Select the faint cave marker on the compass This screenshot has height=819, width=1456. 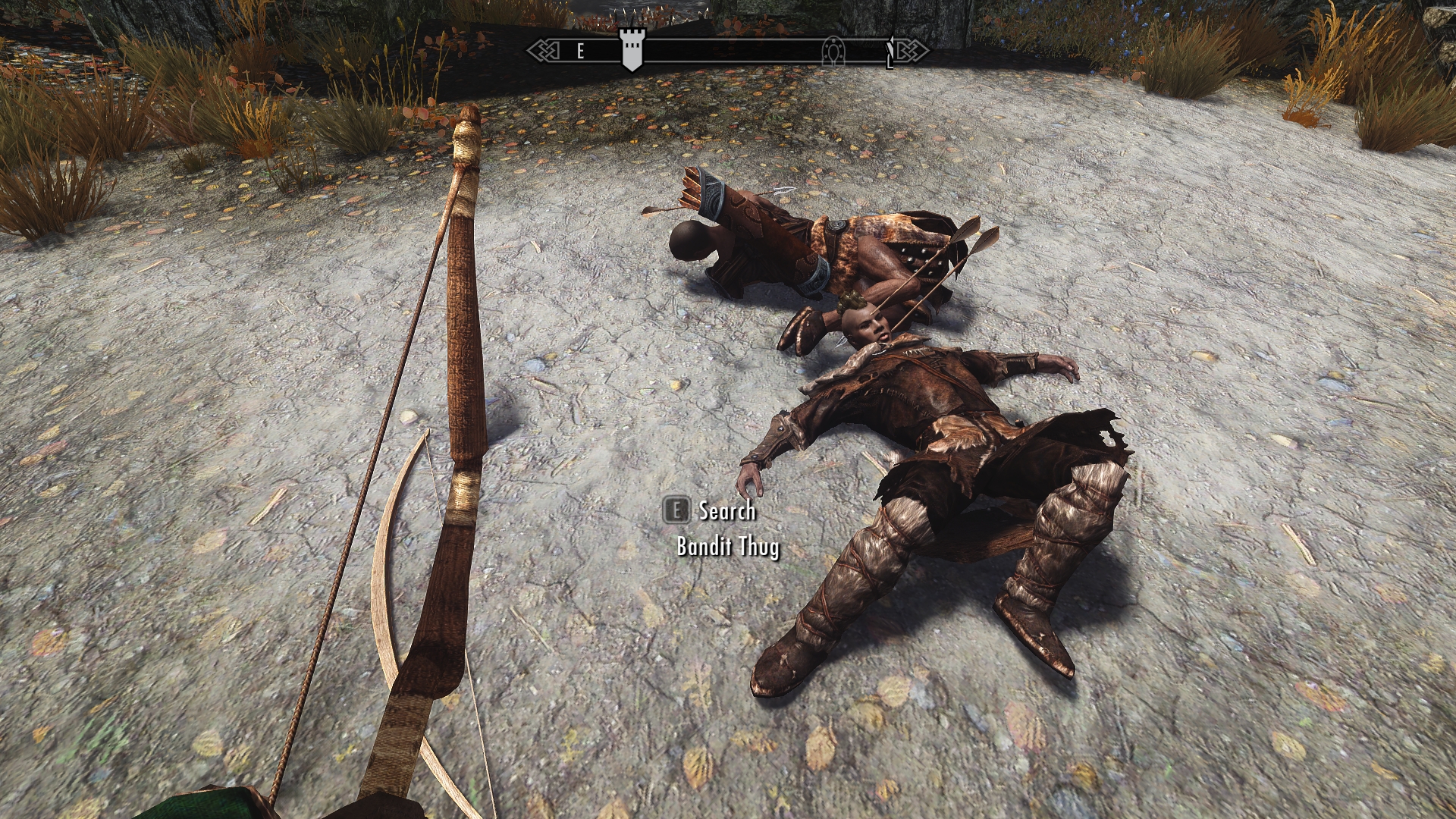point(833,51)
